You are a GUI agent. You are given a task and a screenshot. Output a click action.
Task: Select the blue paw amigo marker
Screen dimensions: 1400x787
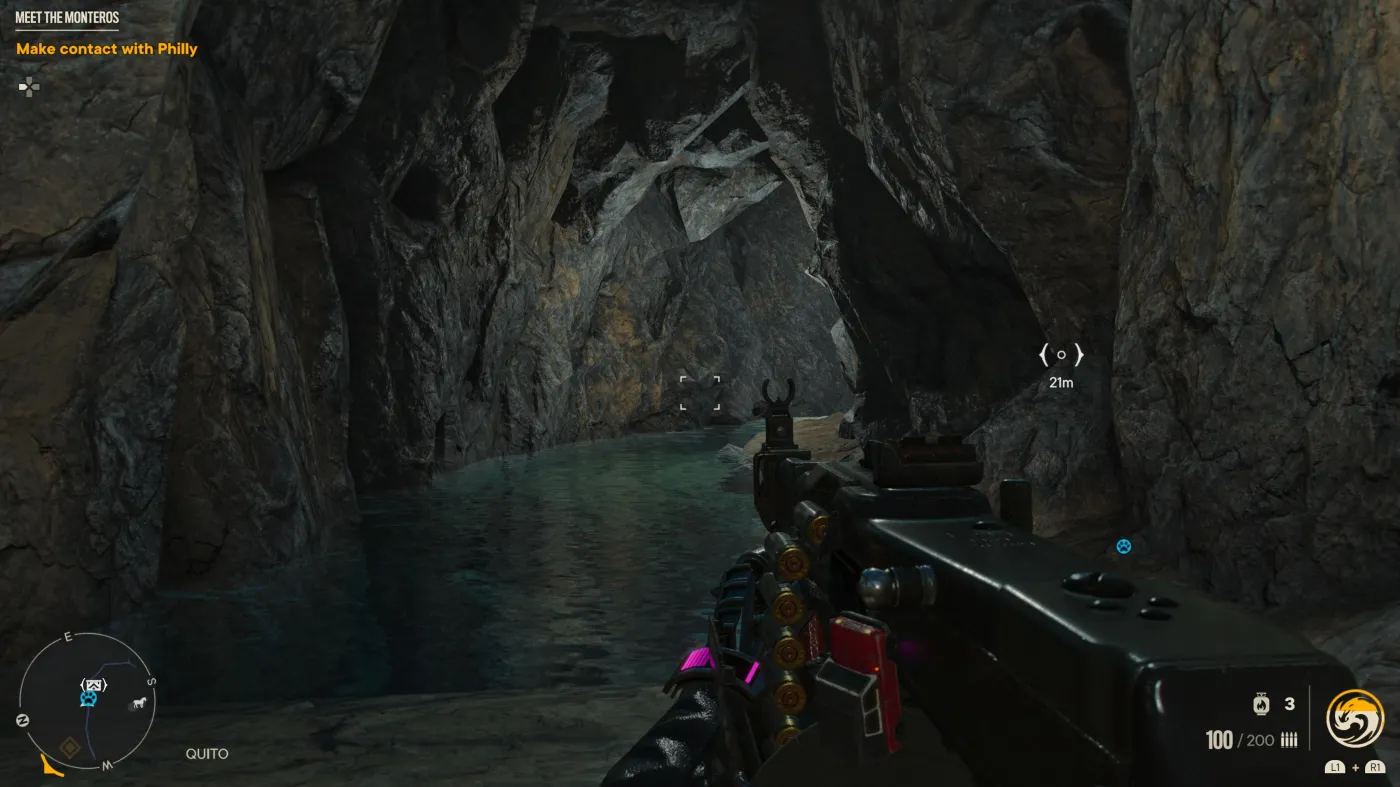pos(1124,546)
